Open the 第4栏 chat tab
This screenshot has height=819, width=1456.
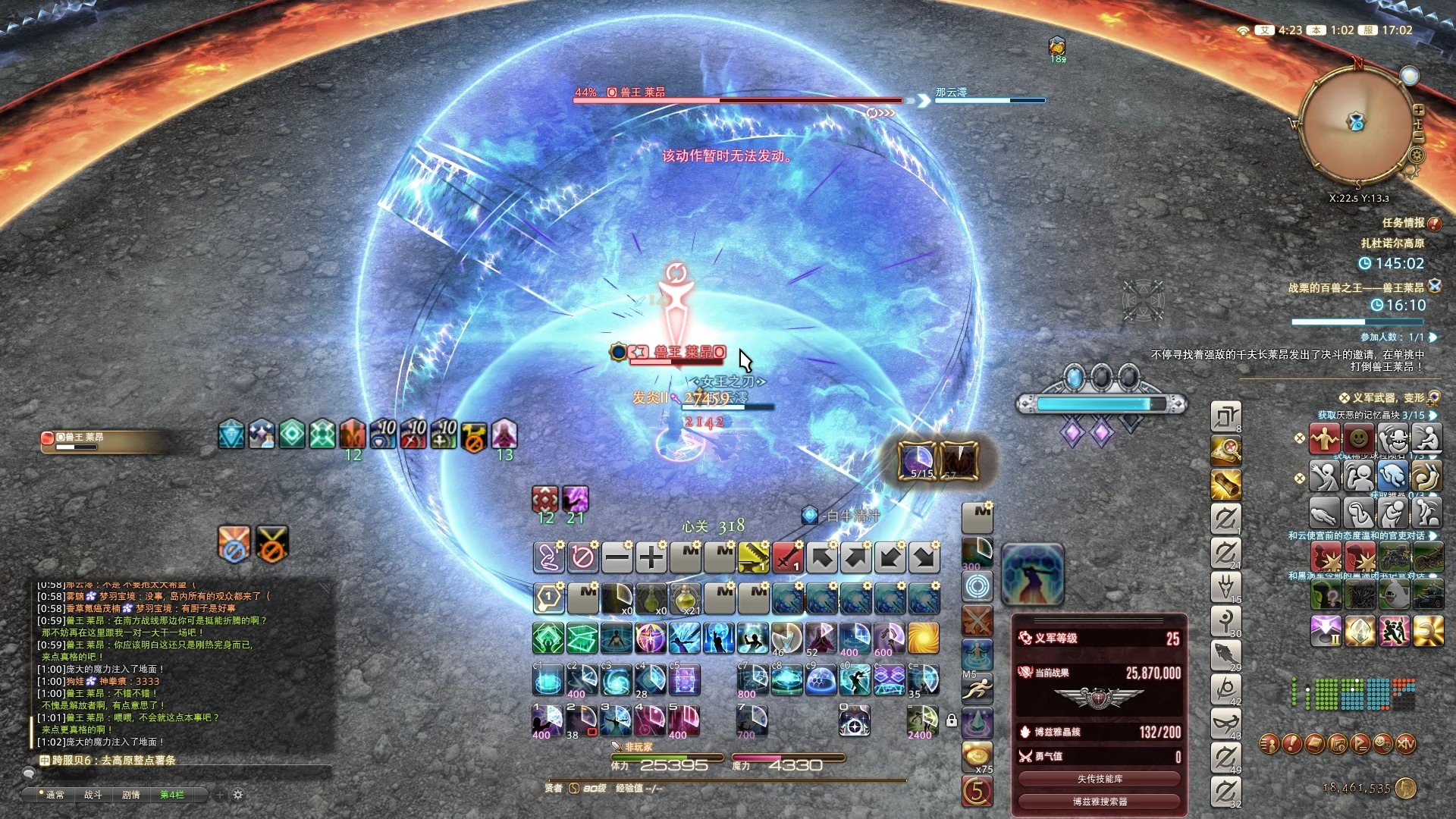[x=172, y=795]
